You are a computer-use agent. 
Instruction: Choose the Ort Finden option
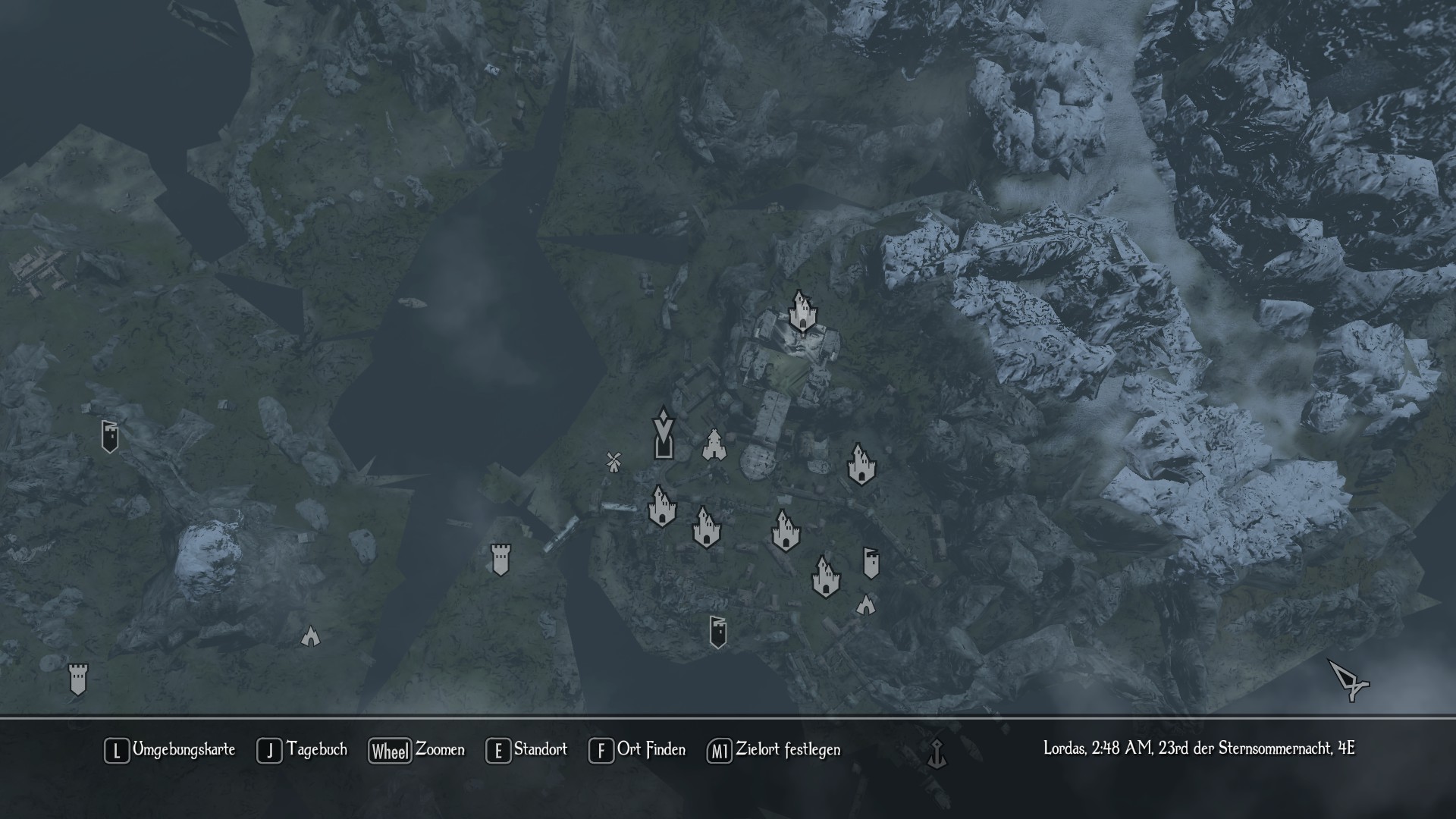[637, 750]
